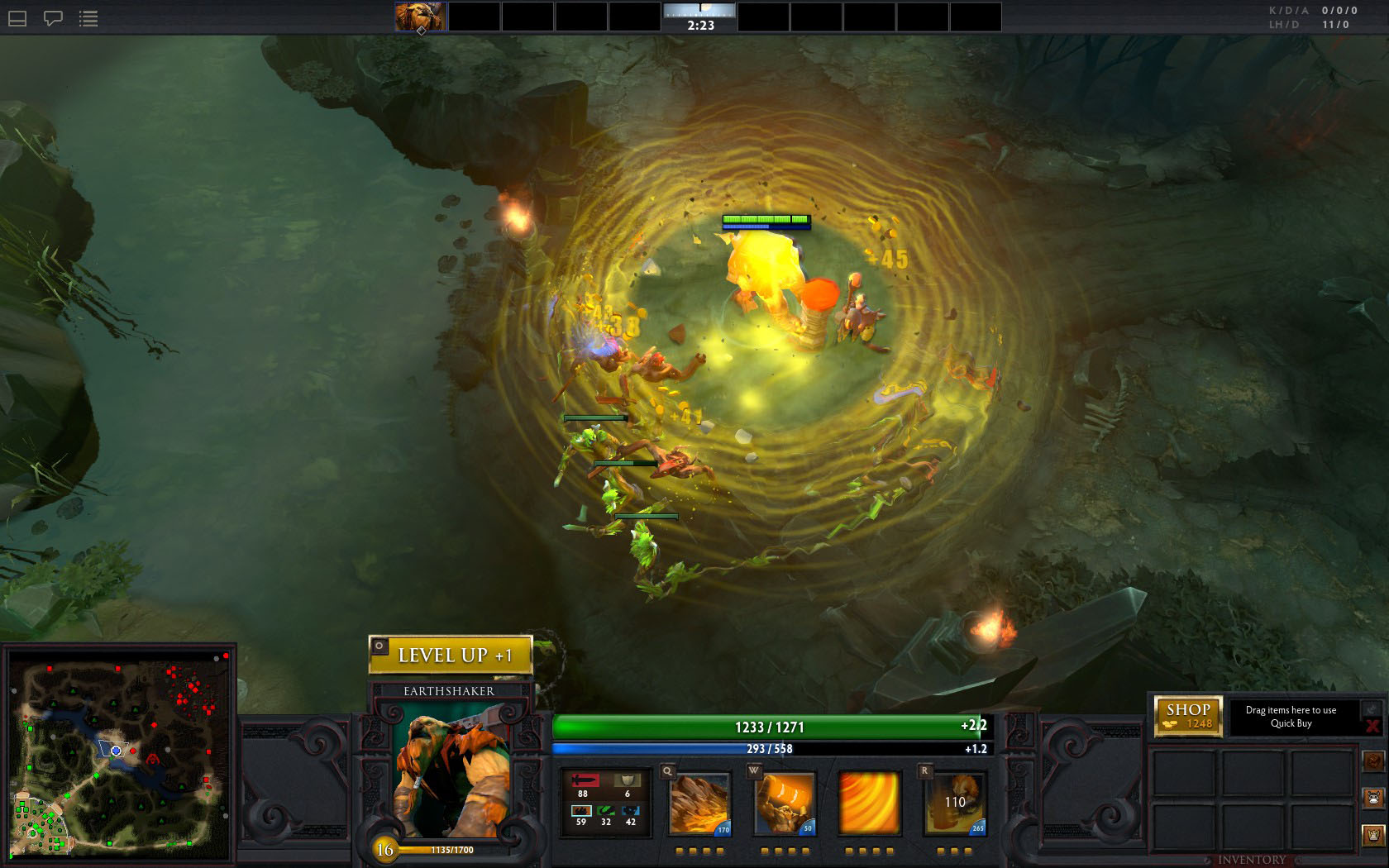Open the combat log list icon
Screen dimensions: 1389x868
tap(88, 18)
